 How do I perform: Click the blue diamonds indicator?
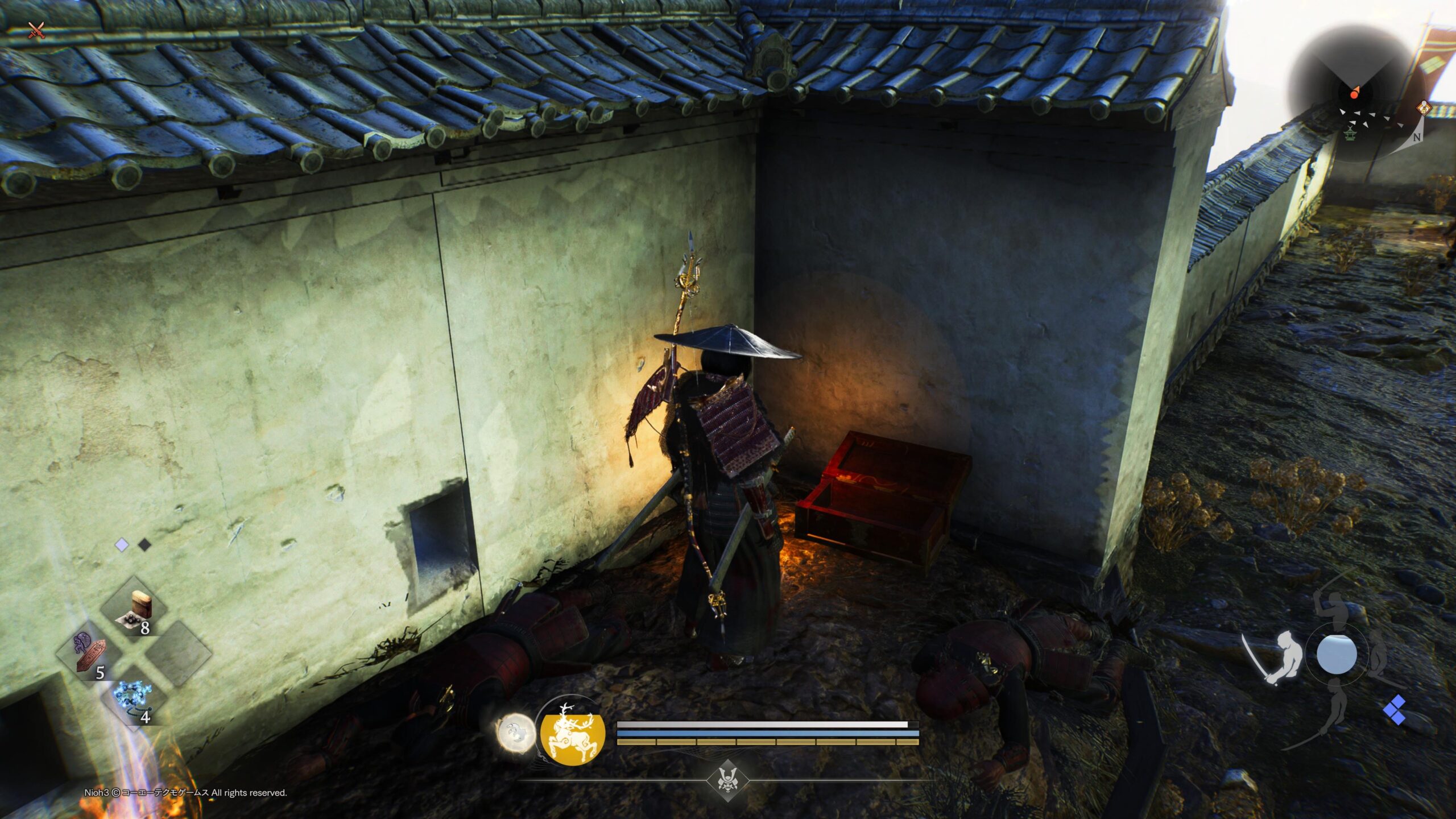click(x=1394, y=710)
